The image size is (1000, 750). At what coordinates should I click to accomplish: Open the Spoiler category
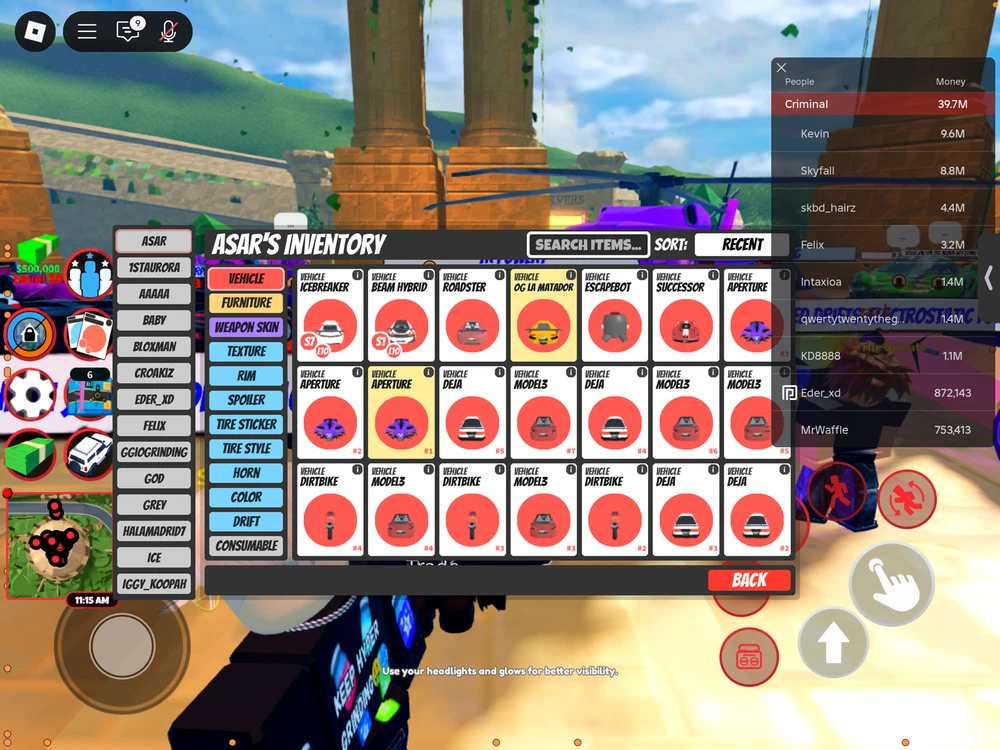pos(246,400)
